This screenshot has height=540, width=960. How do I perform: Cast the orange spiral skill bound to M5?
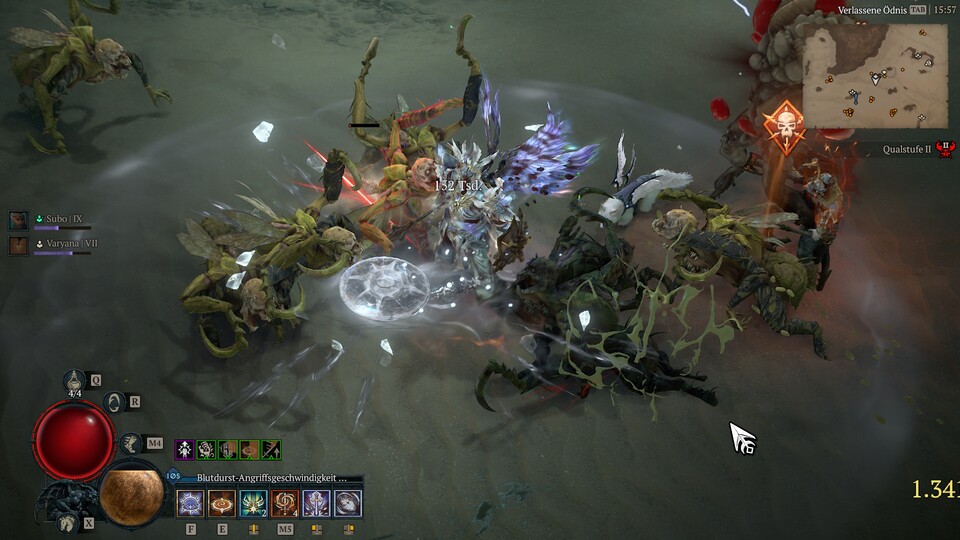pyautogui.click(x=285, y=503)
